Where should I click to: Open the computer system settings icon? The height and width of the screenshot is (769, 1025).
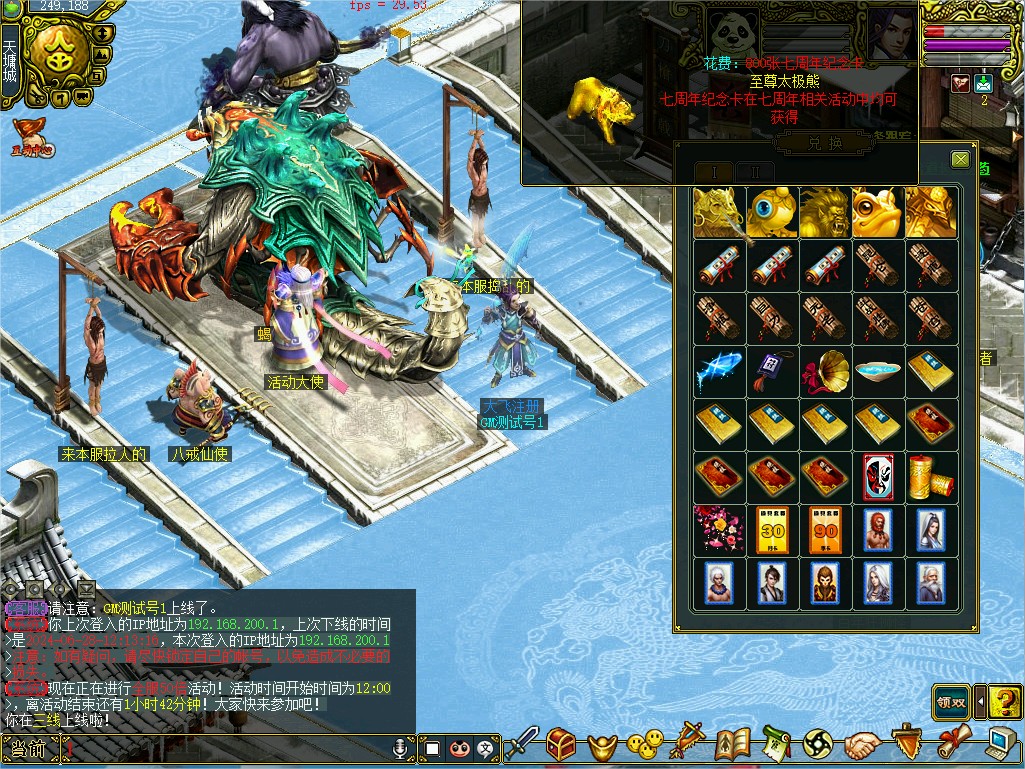pyautogui.click(x=1001, y=744)
